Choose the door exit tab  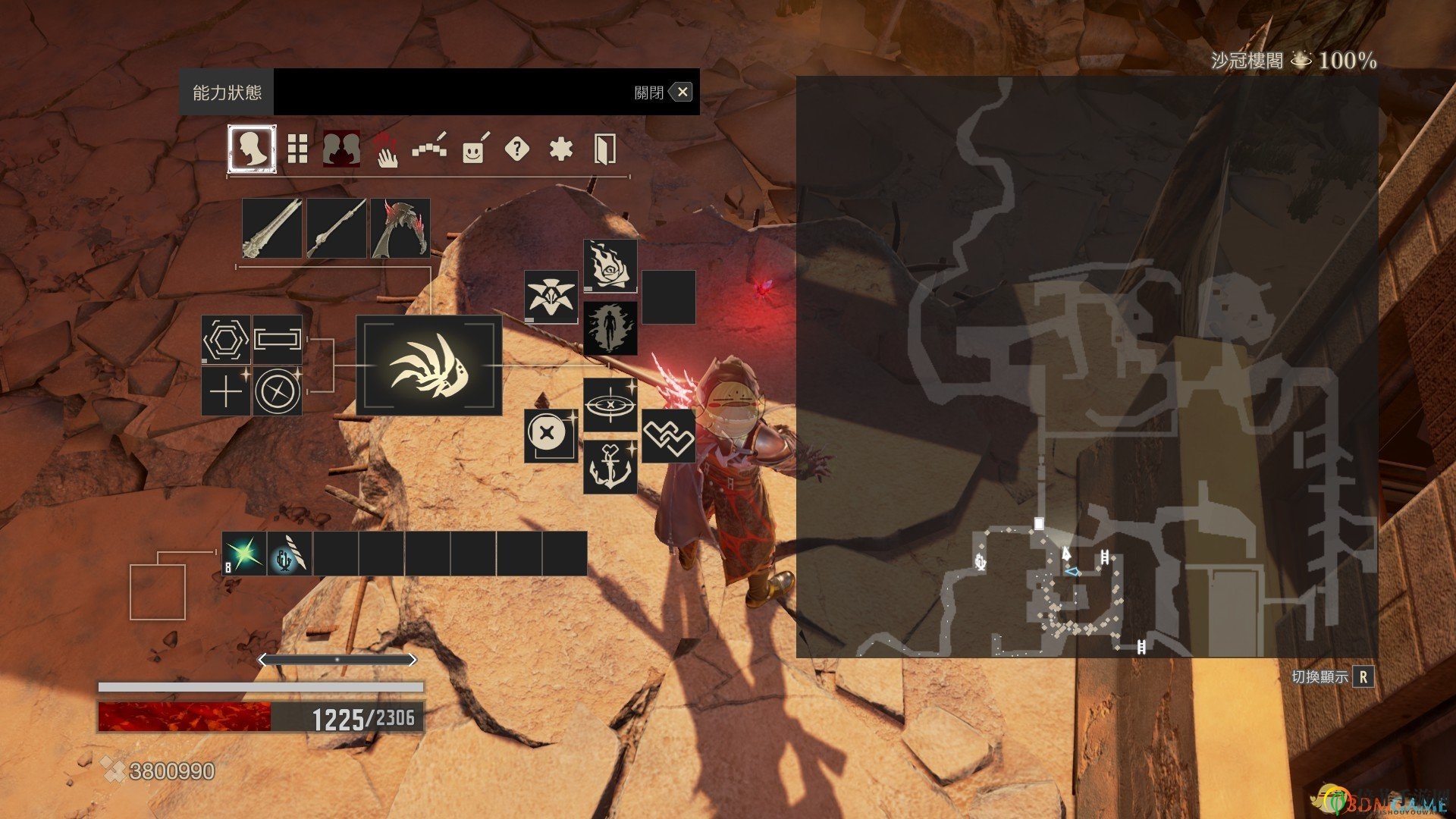point(604,149)
